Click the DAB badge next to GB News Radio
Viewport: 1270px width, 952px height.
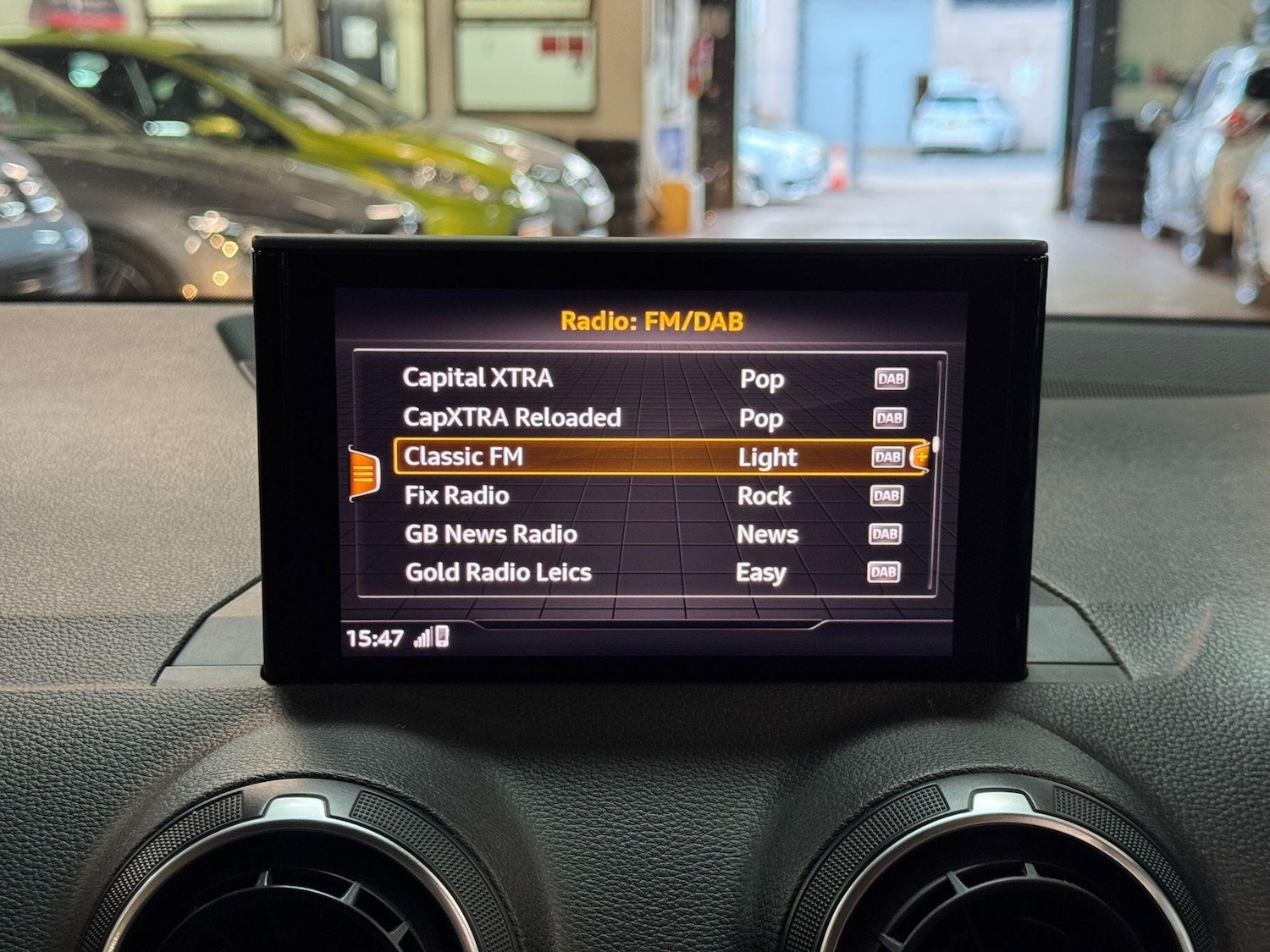click(x=884, y=535)
